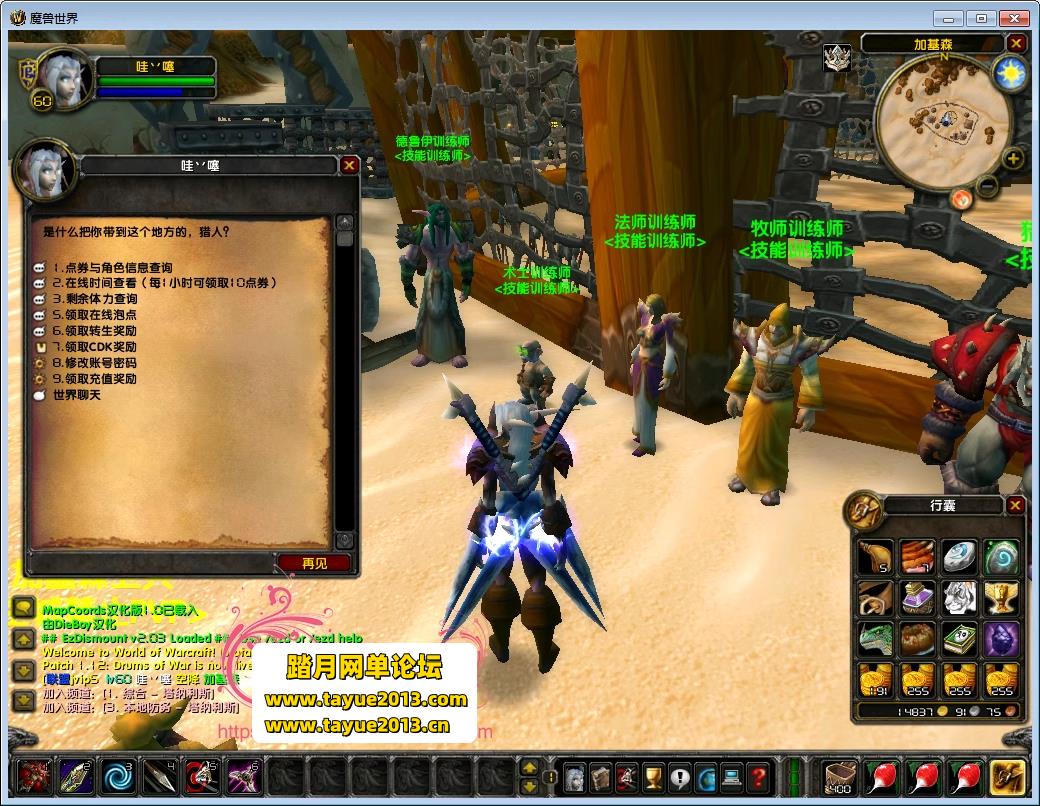
Task: Open the red question mark help button
Action: [x=758, y=777]
